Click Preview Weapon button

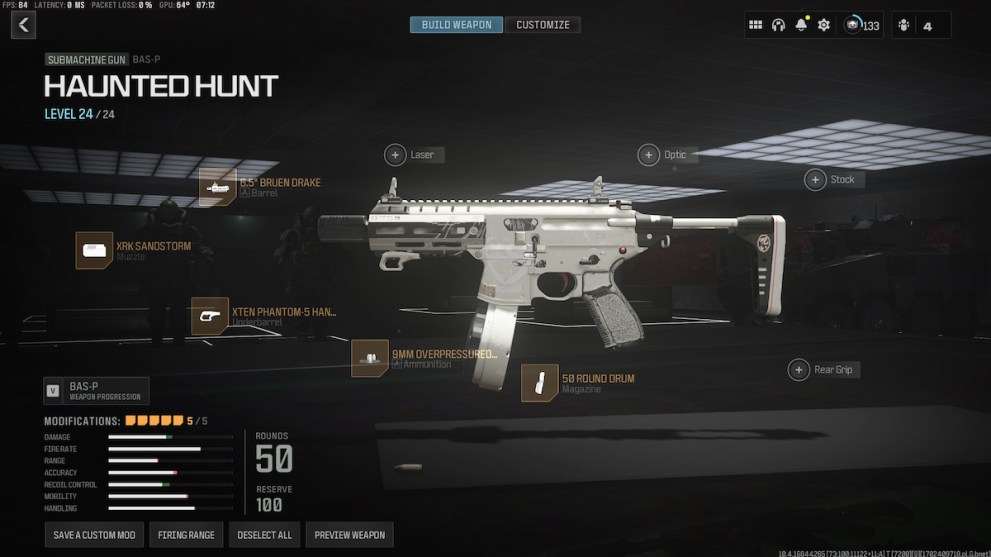(x=349, y=535)
